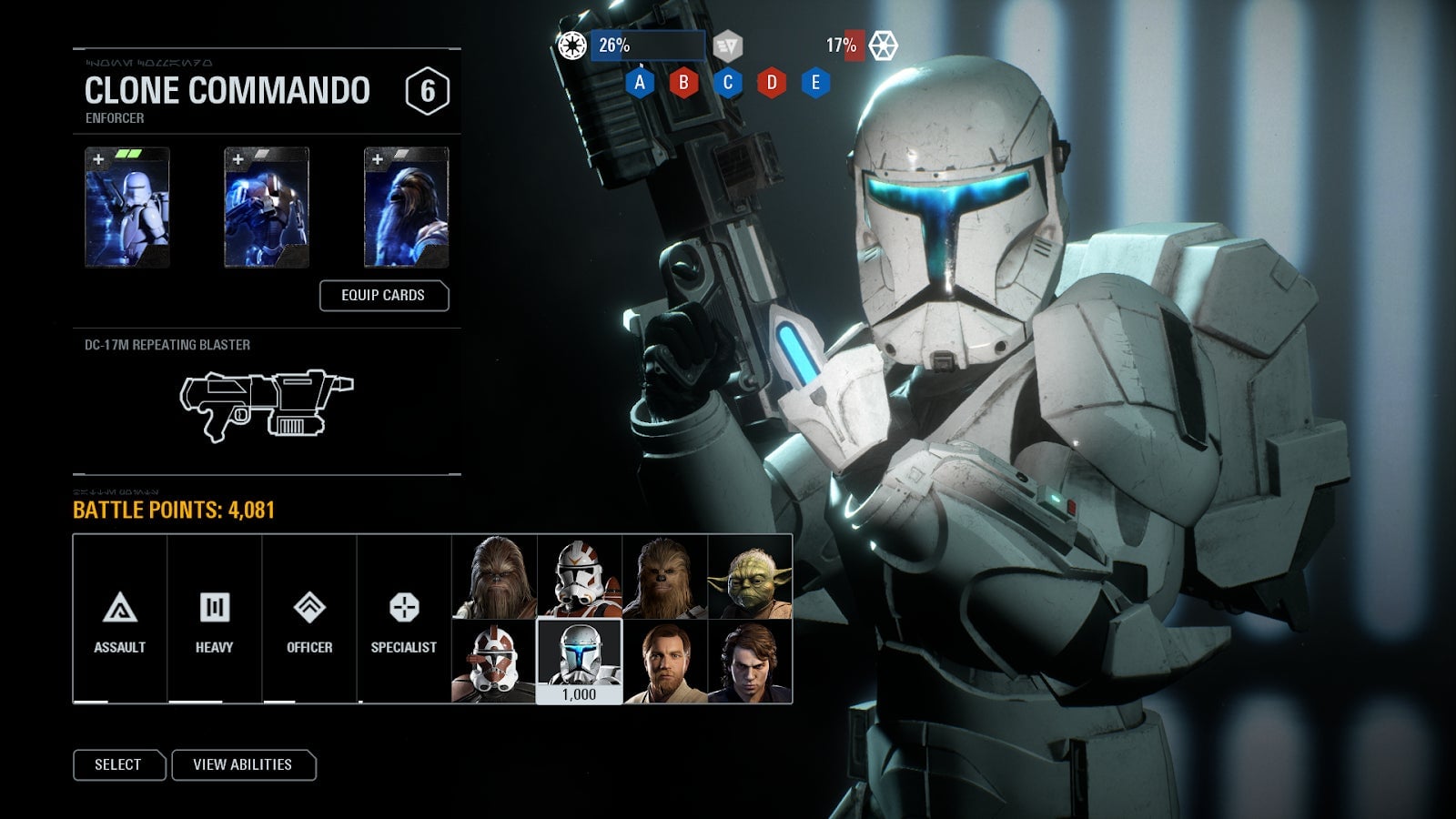Open View Abilities
Screen dimensions: 1456x819
(x=242, y=764)
